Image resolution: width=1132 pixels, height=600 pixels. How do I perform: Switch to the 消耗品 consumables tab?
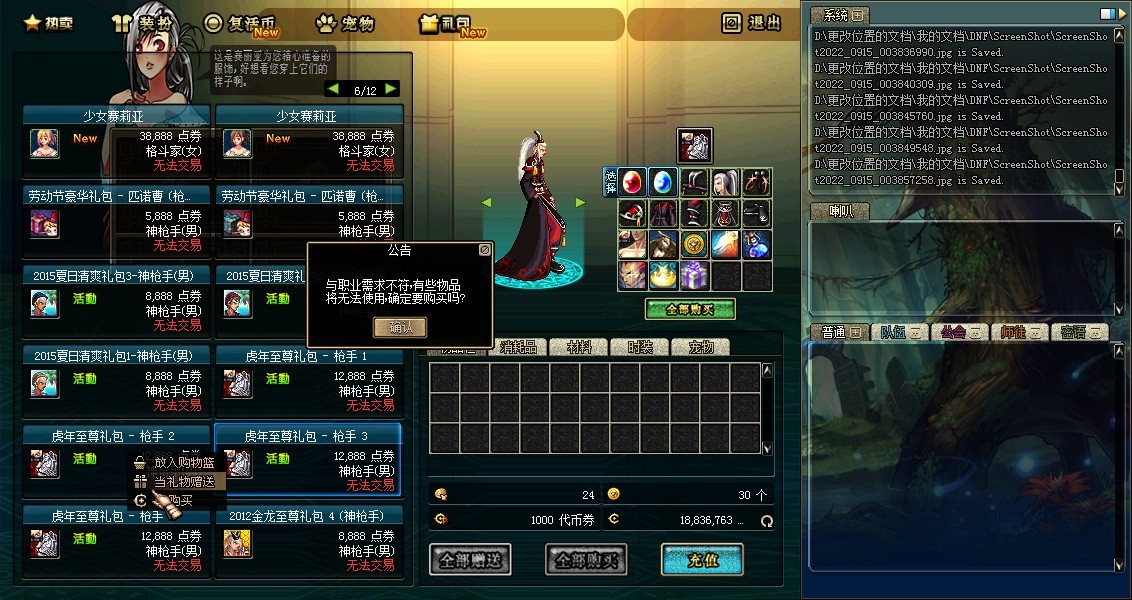tap(518, 347)
